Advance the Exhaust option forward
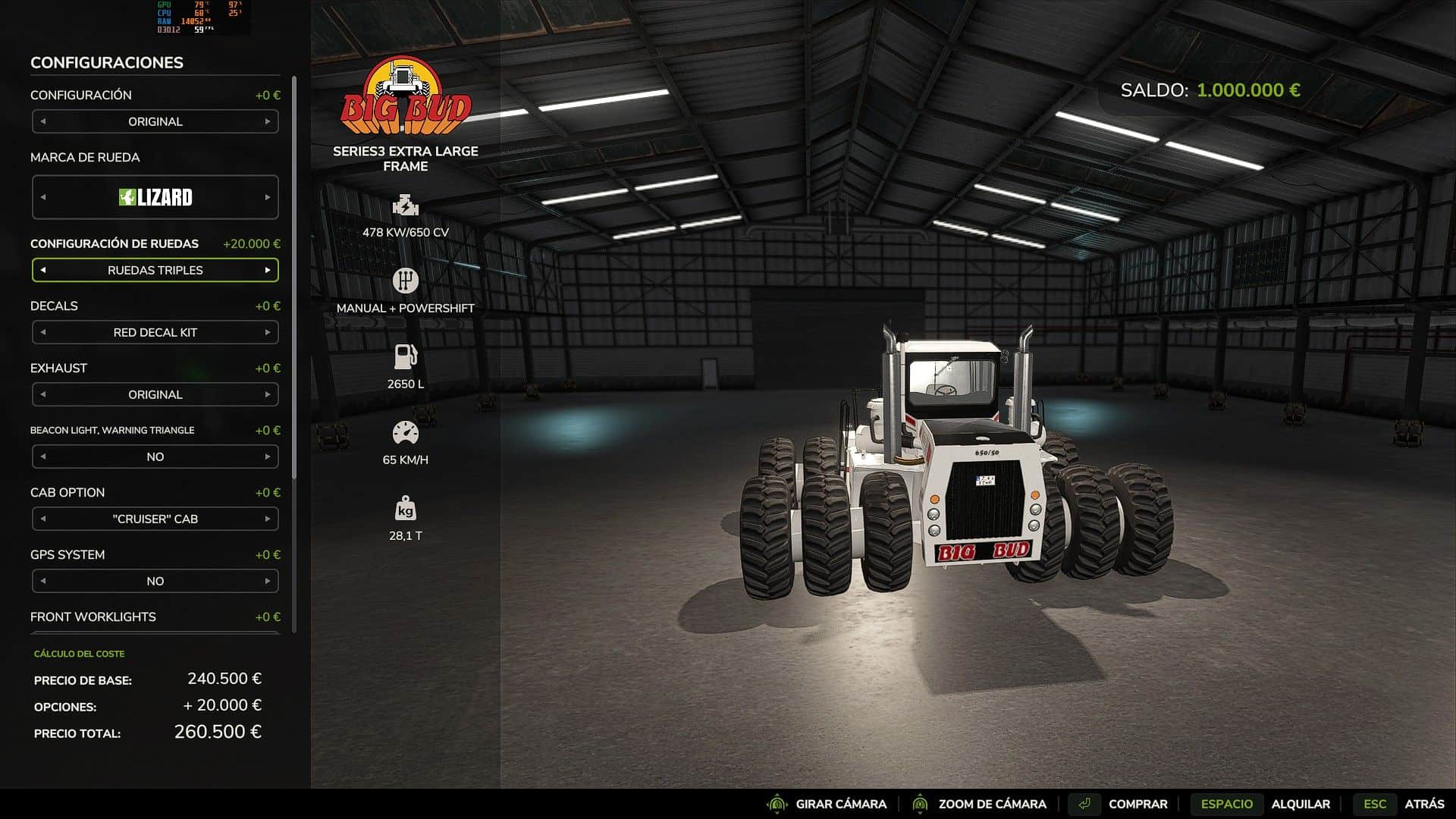Image resolution: width=1456 pixels, height=819 pixels. coord(268,394)
